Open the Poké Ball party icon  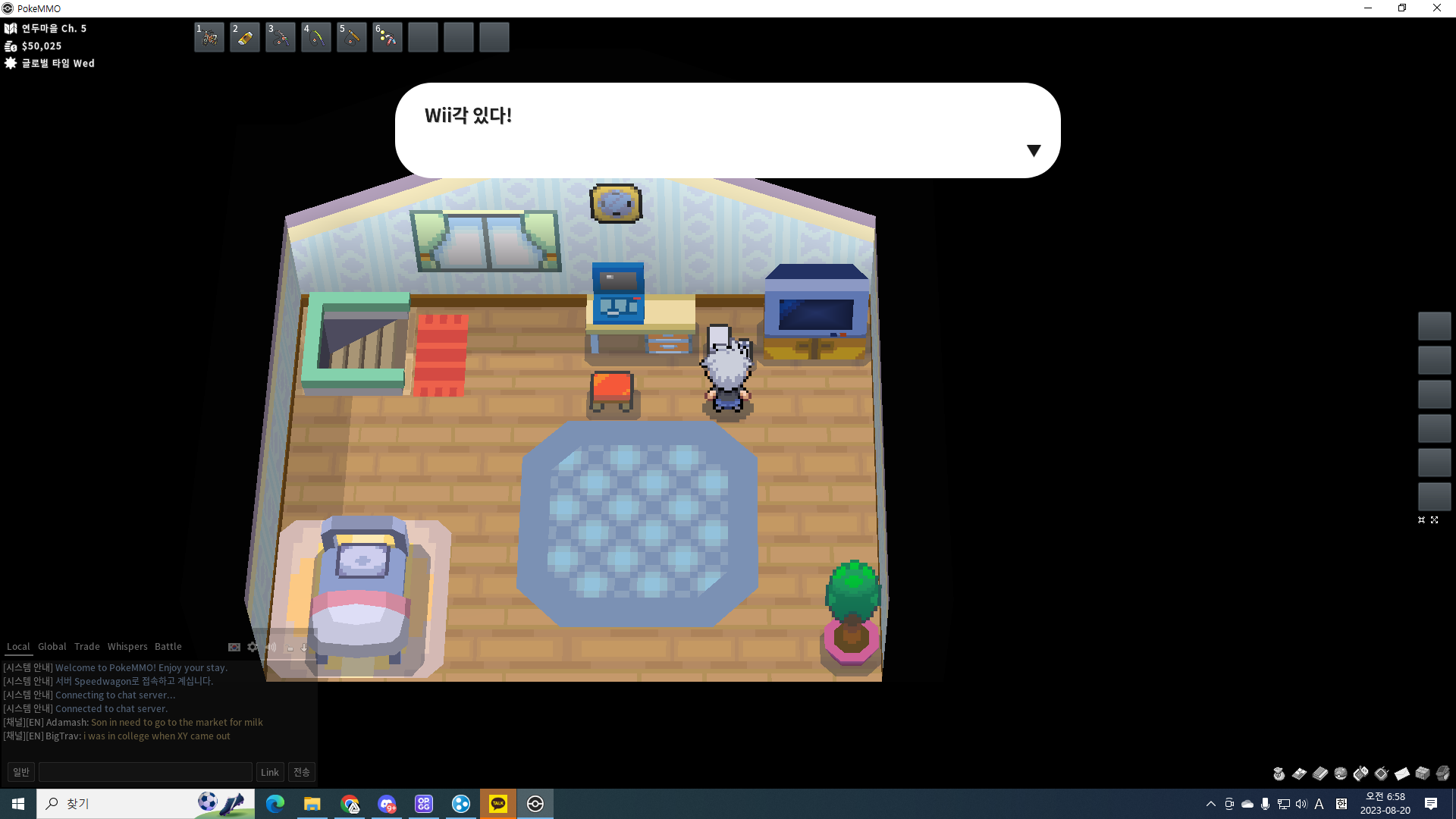(x=1341, y=773)
